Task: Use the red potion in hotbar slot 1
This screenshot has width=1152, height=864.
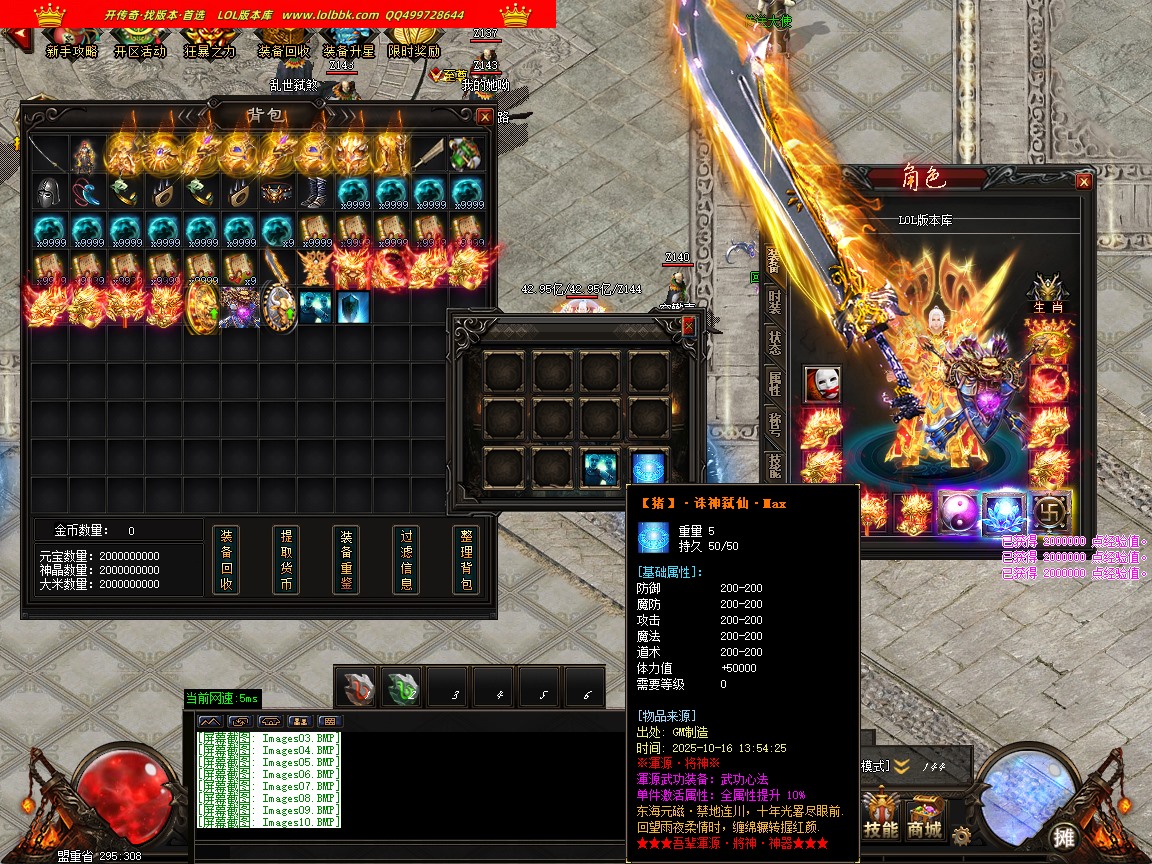Action: coord(356,688)
